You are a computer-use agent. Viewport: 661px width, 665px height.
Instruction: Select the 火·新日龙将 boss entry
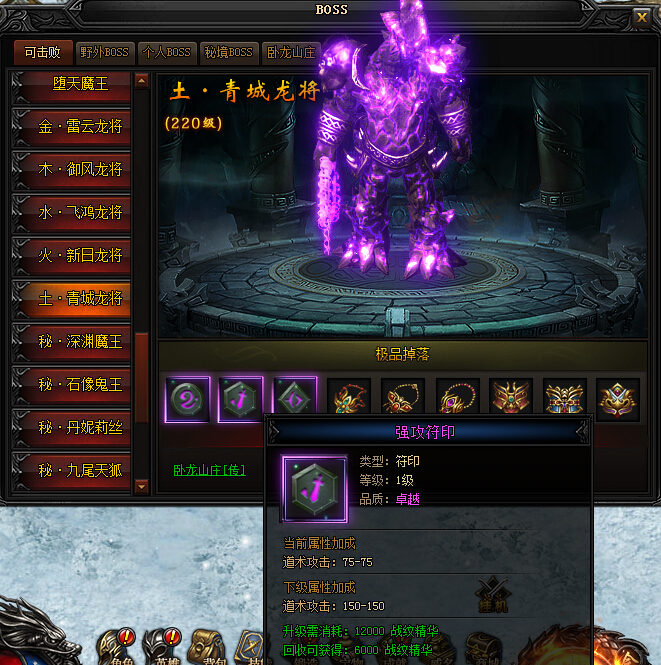coord(73,256)
